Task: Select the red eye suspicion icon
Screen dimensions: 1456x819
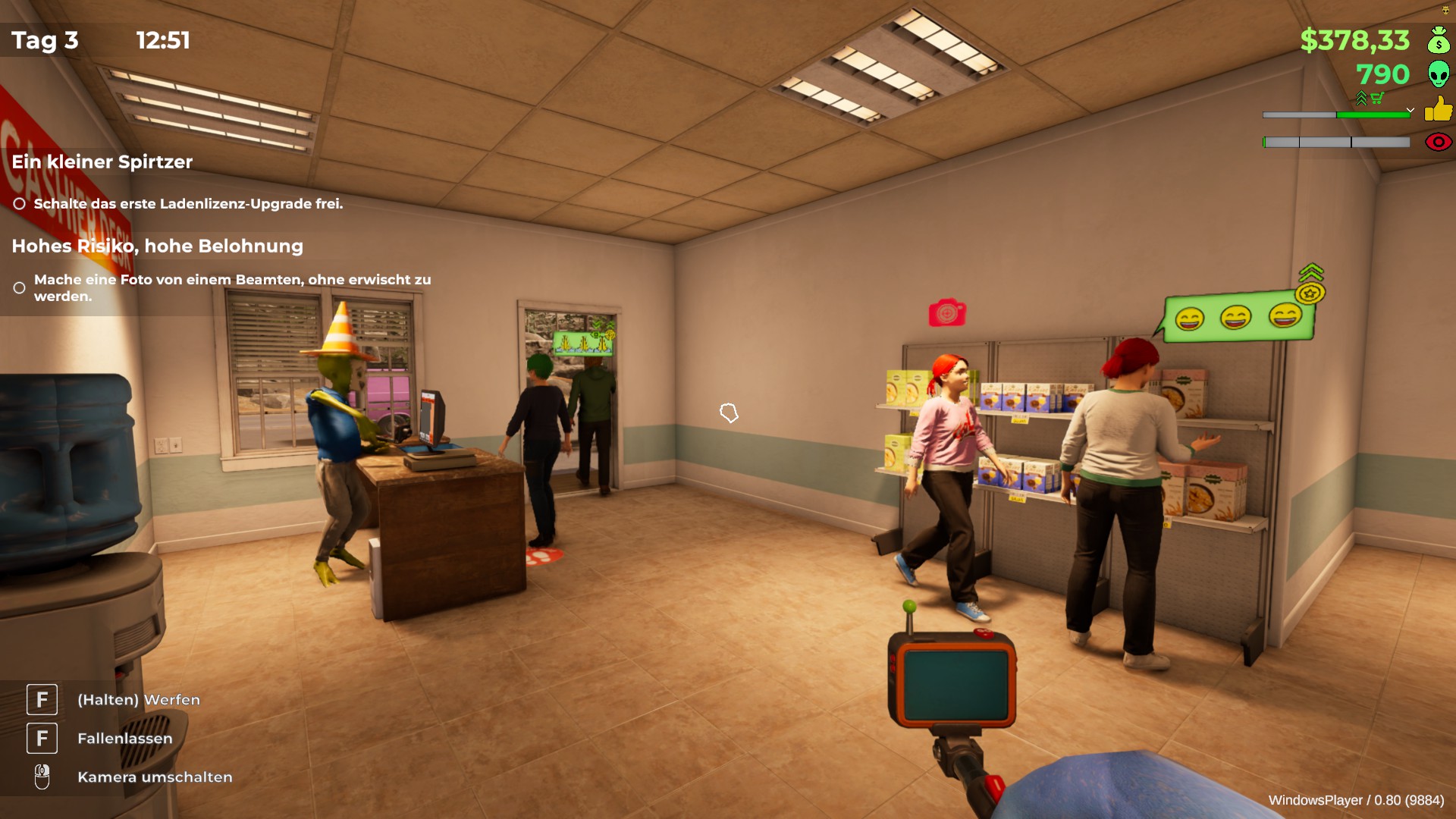Action: click(1438, 142)
